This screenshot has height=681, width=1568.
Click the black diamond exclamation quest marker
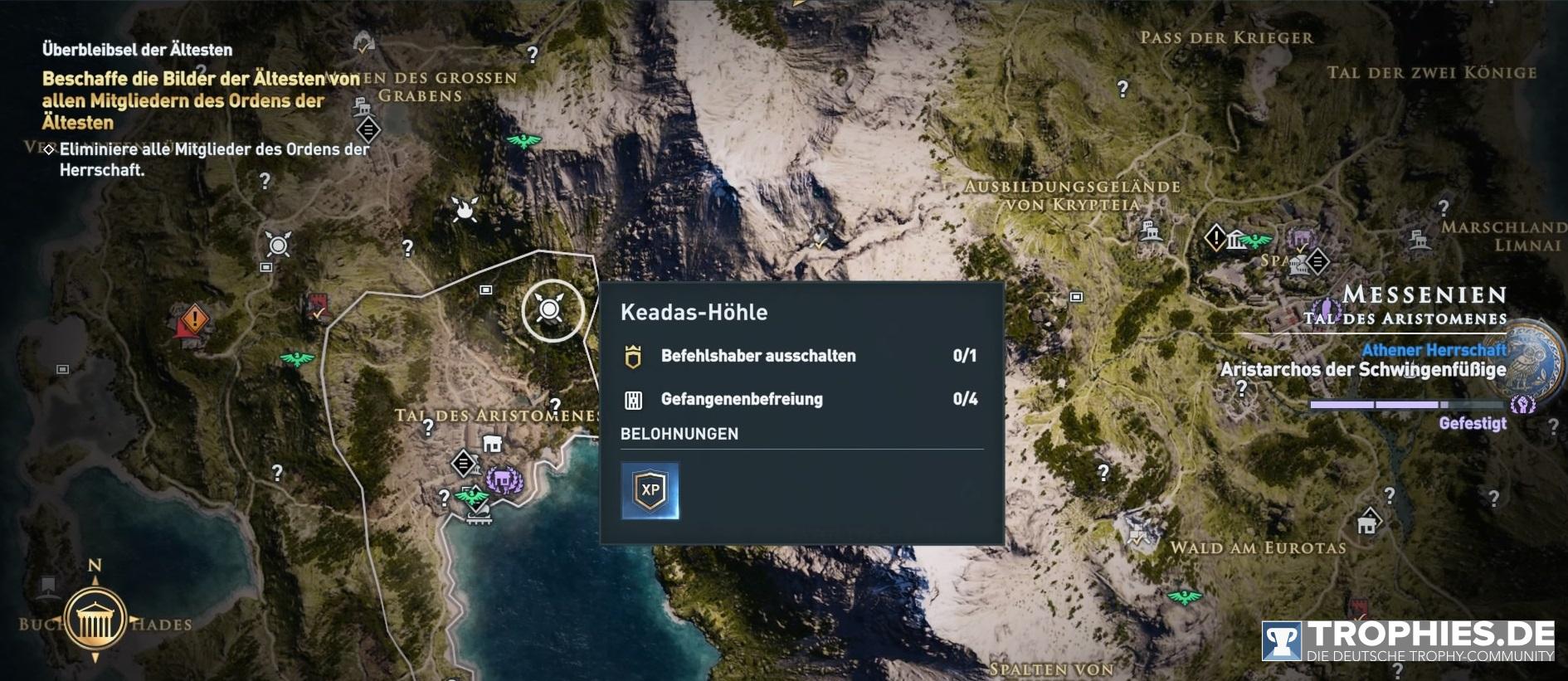[x=1216, y=239]
